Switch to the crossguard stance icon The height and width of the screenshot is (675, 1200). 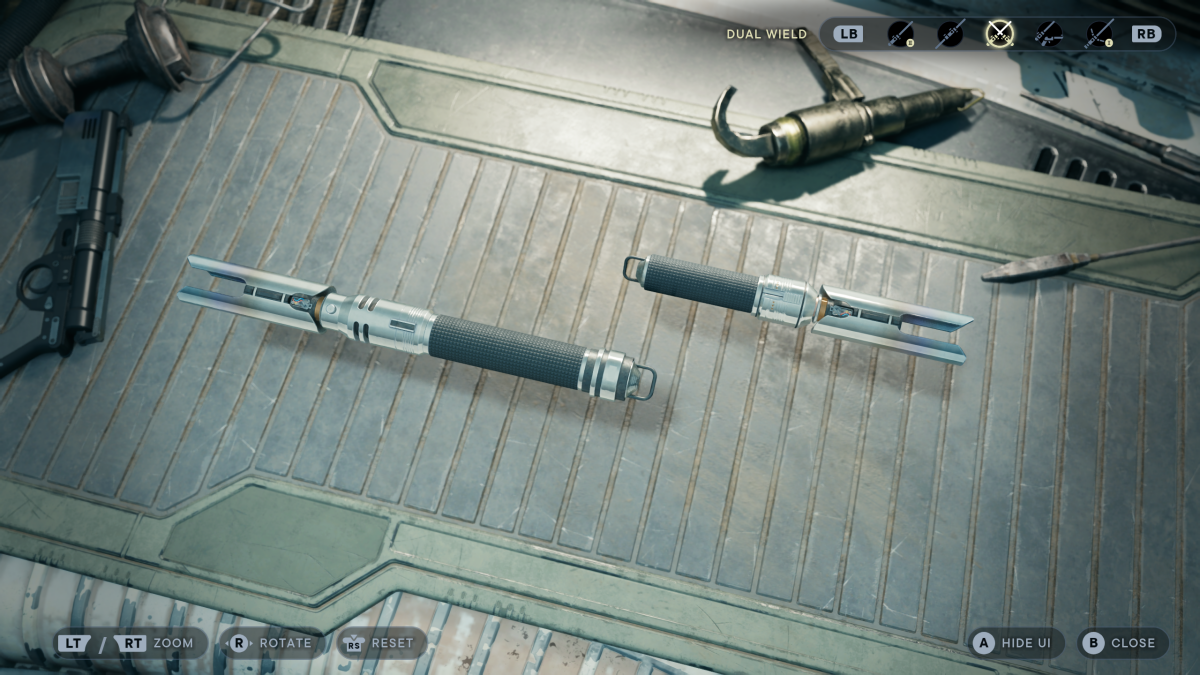tap(1099, 34)
